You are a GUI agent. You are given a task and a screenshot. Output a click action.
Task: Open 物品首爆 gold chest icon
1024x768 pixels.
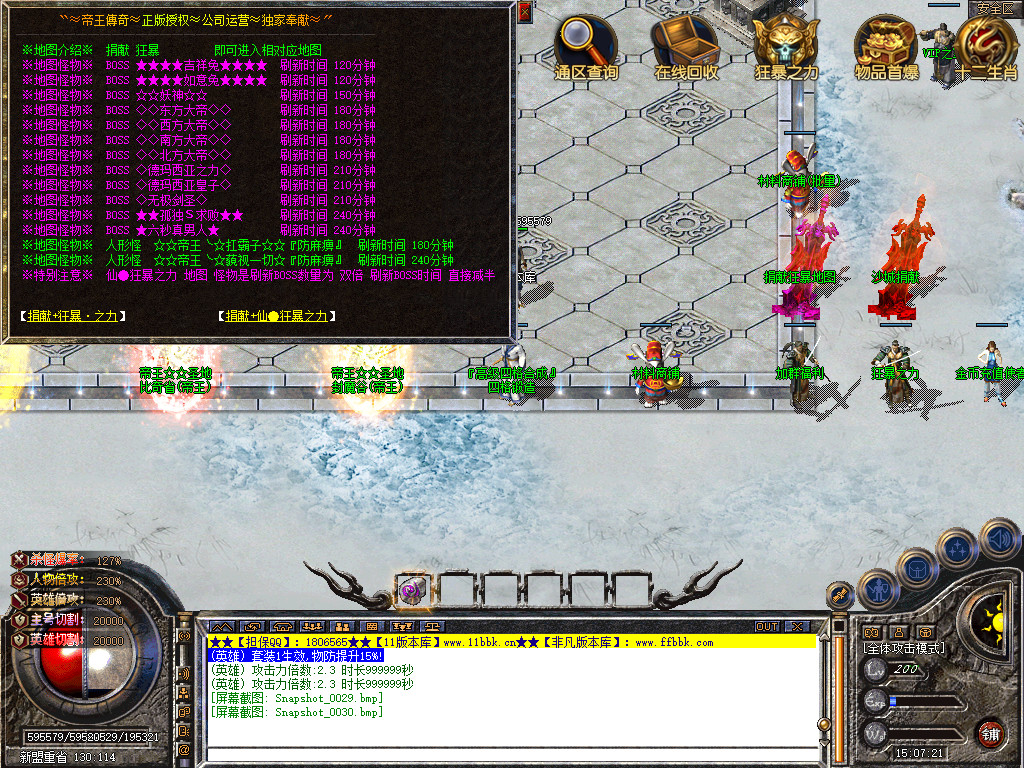[886, 40]
